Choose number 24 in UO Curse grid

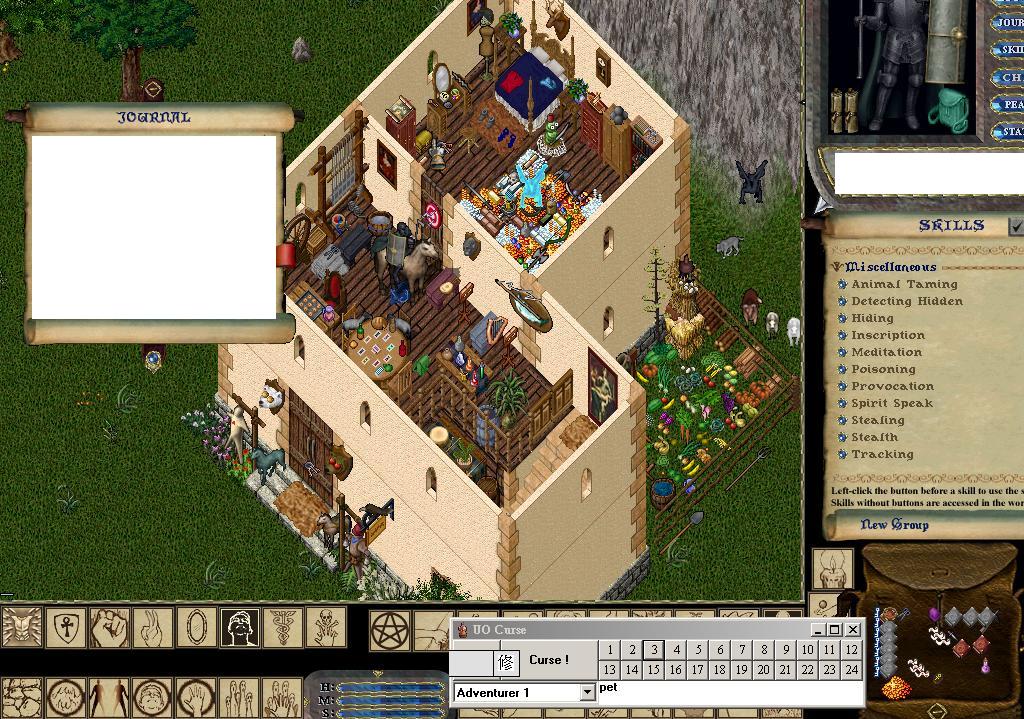851,670
